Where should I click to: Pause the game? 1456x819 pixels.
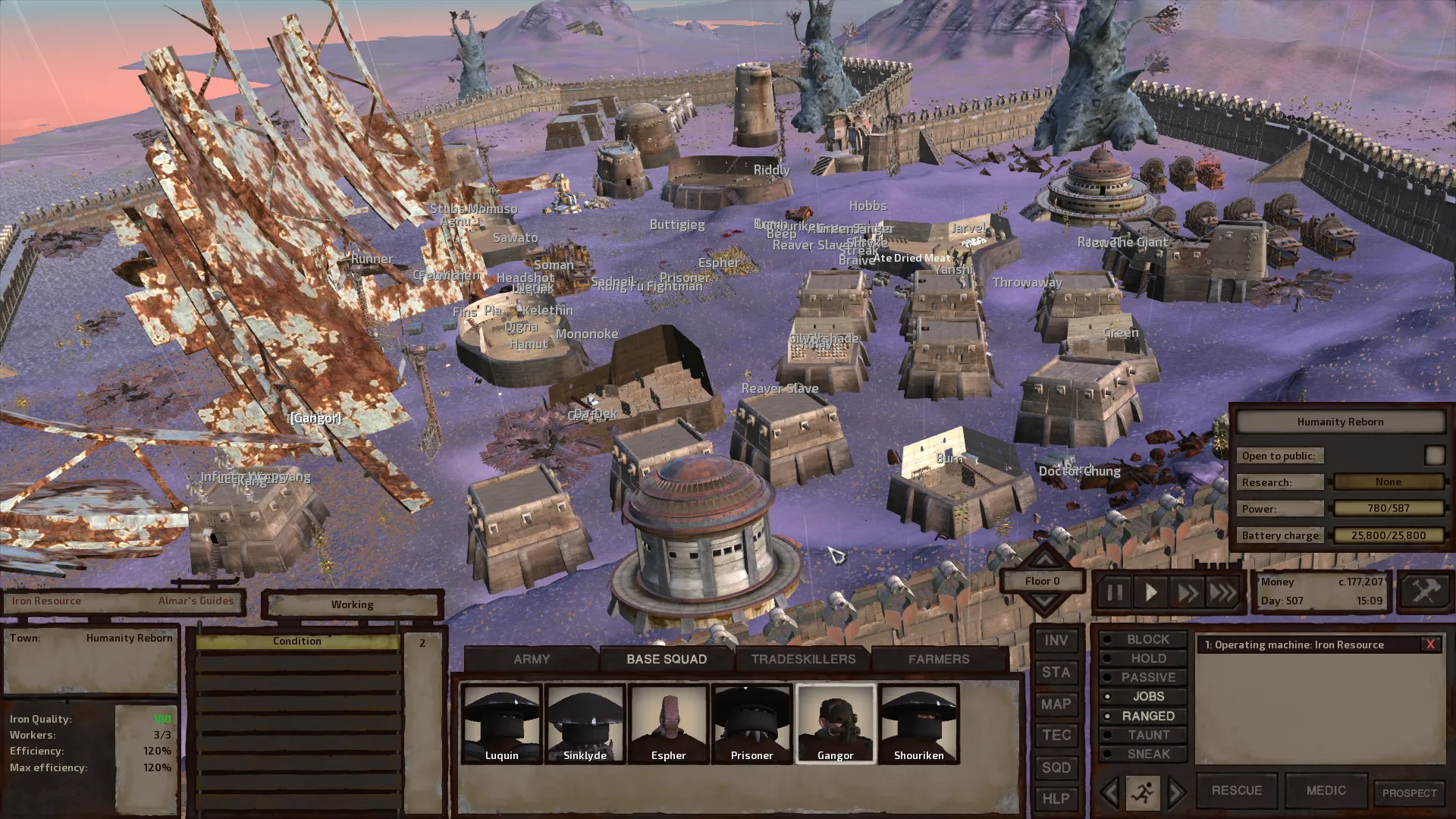[x=1114, y=592]
